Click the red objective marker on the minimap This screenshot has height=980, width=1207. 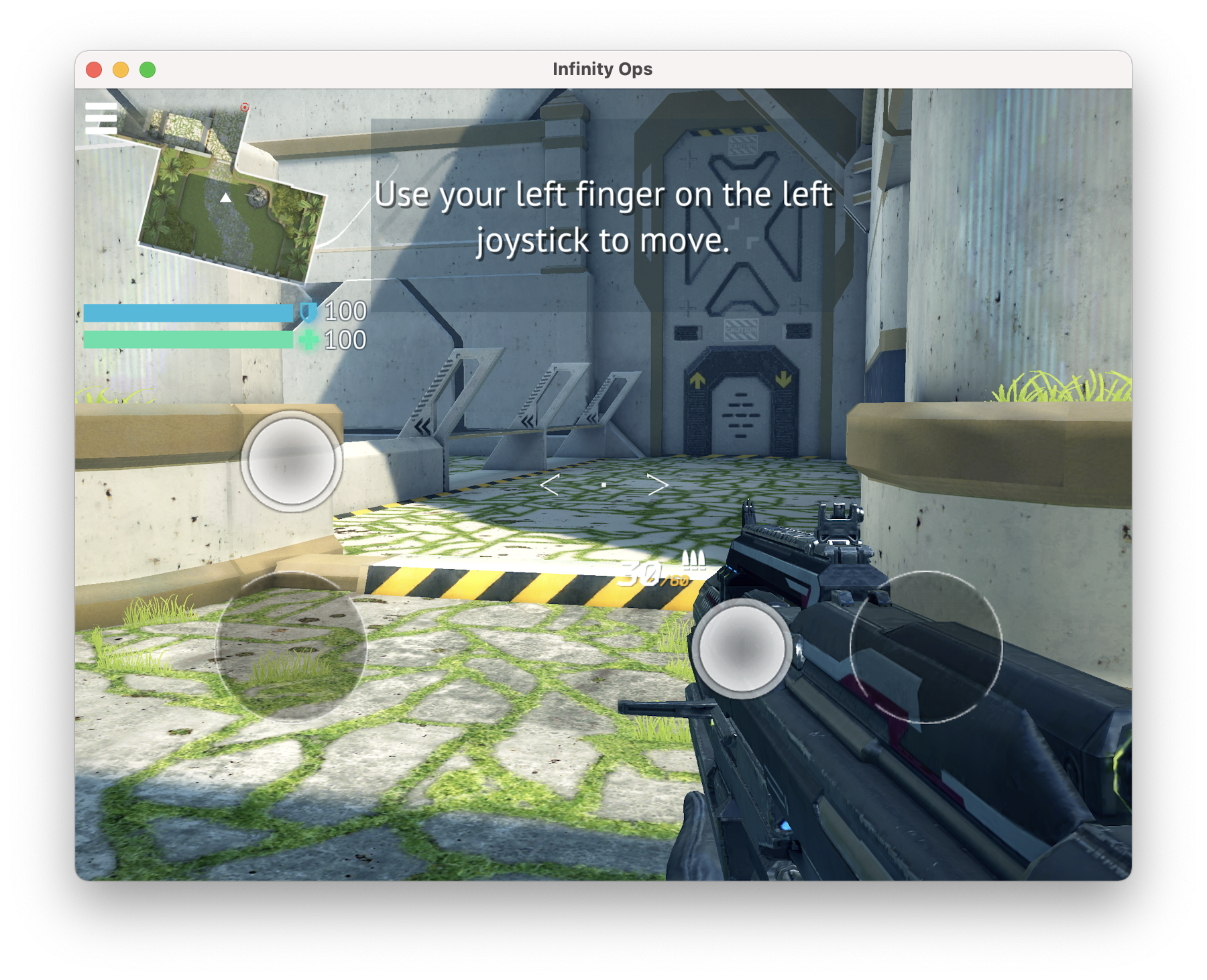244,108
